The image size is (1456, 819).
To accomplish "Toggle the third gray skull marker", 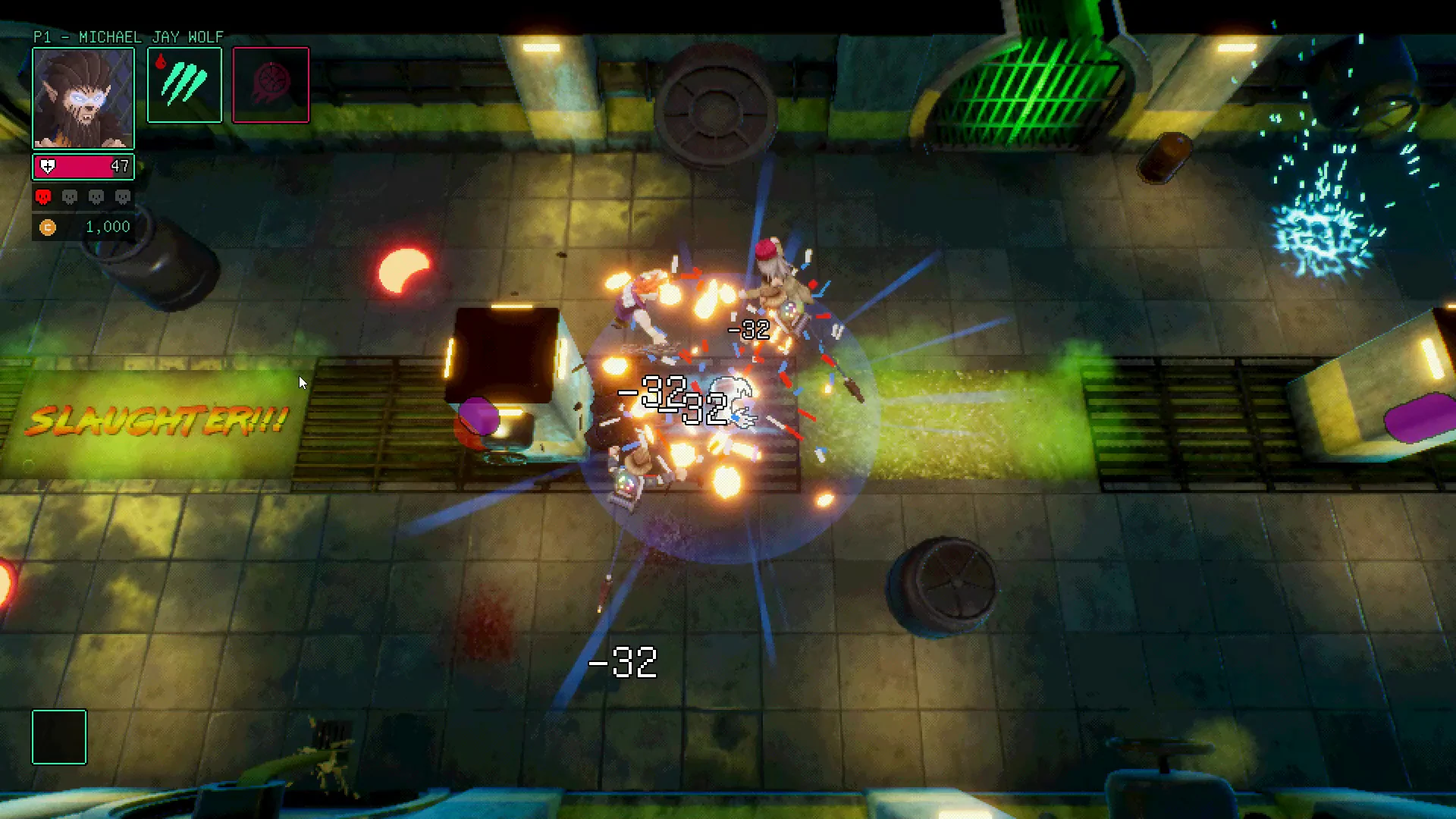I will click(x=95, y=196).
